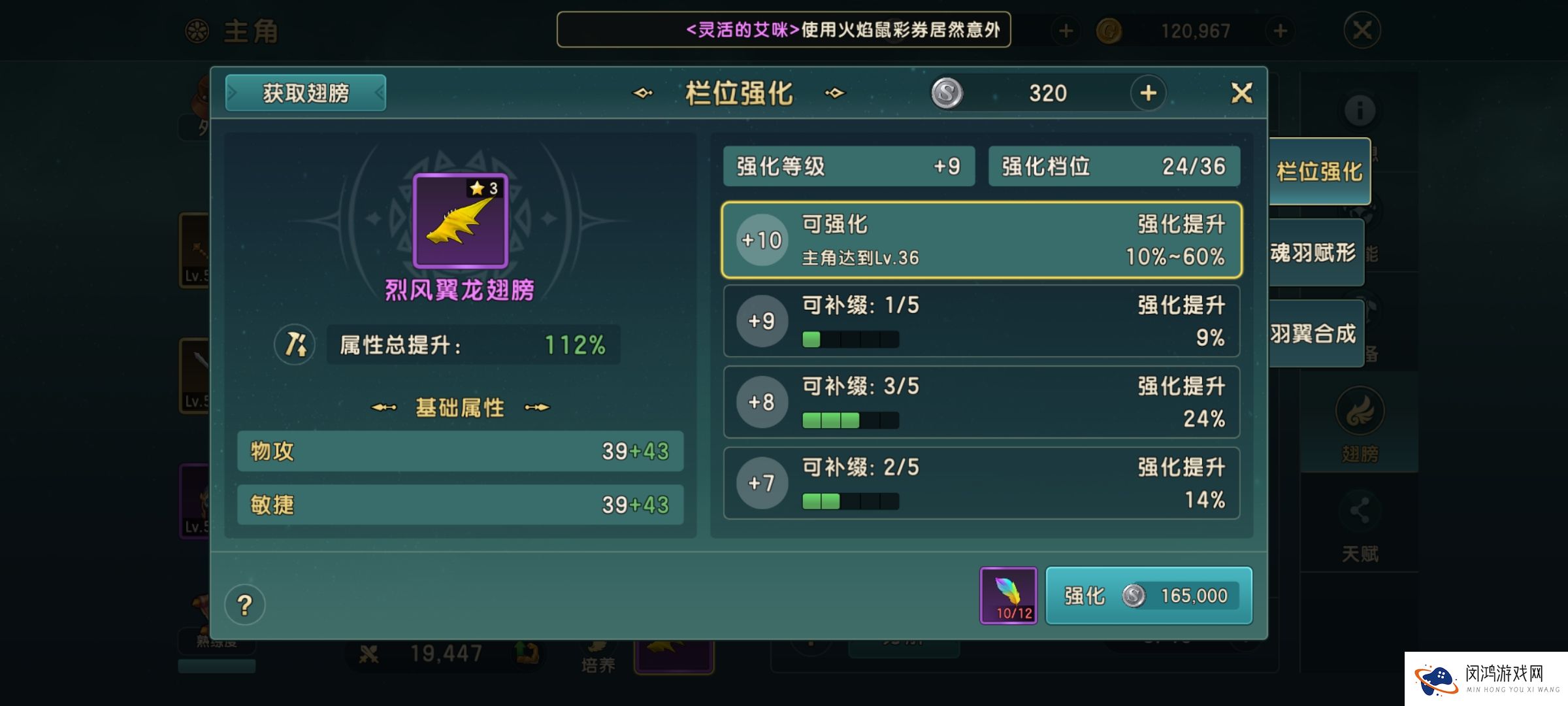Click the feather material icon showing 10/12
This screenshot has height=706, width=1568.
pos(1009,595)
